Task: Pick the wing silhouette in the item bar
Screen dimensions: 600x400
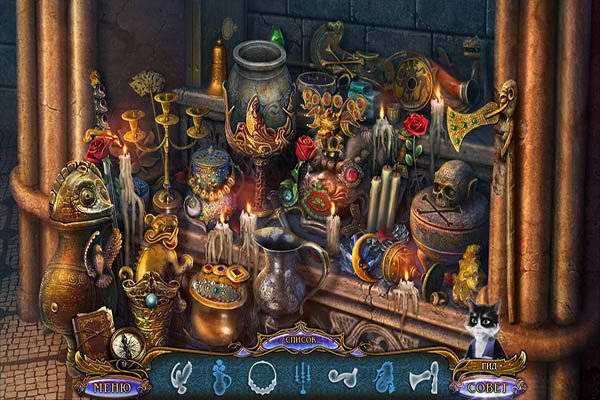Action: tap(181, 376)
